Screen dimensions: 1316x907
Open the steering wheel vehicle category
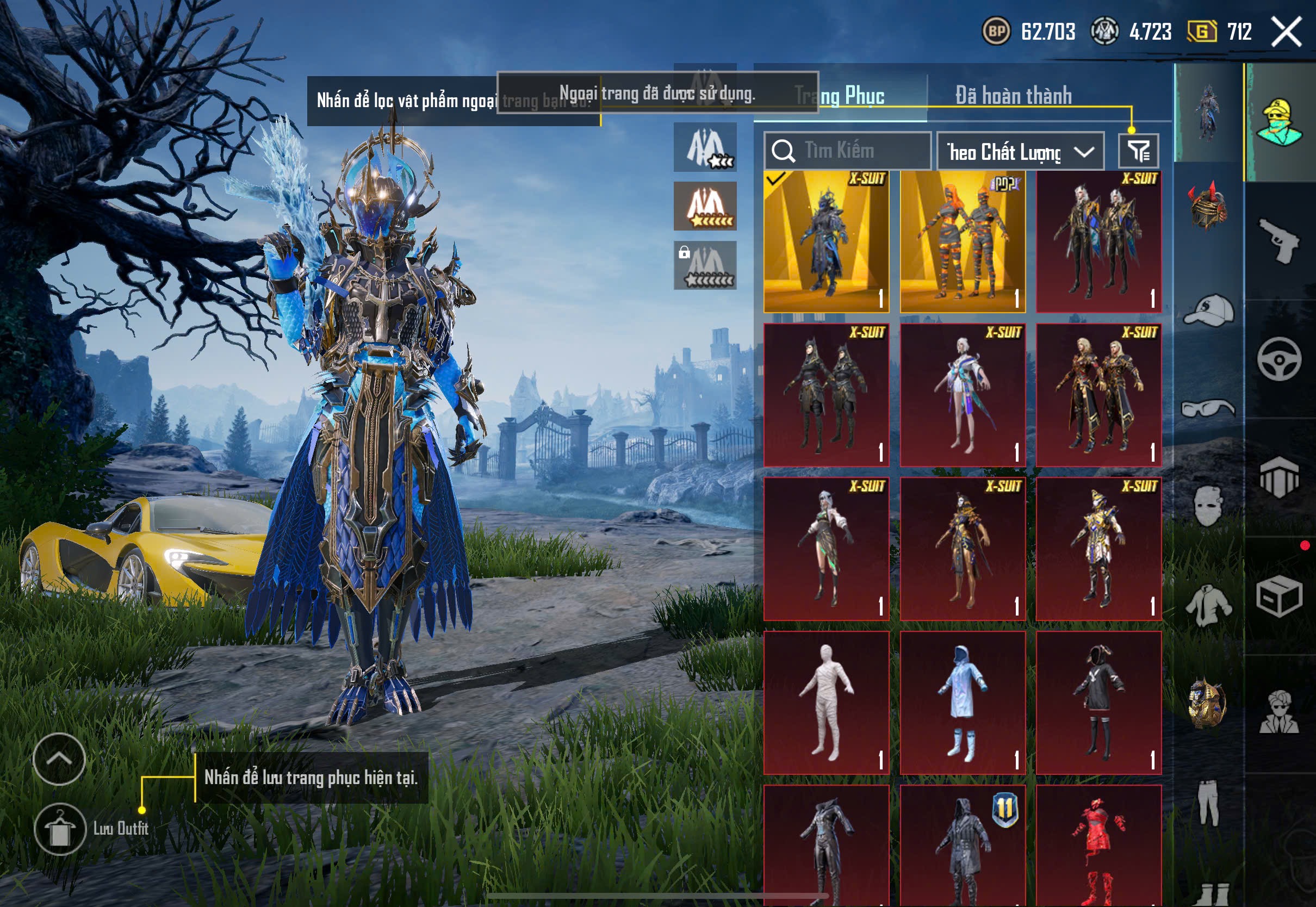(x=1280, y=360)
